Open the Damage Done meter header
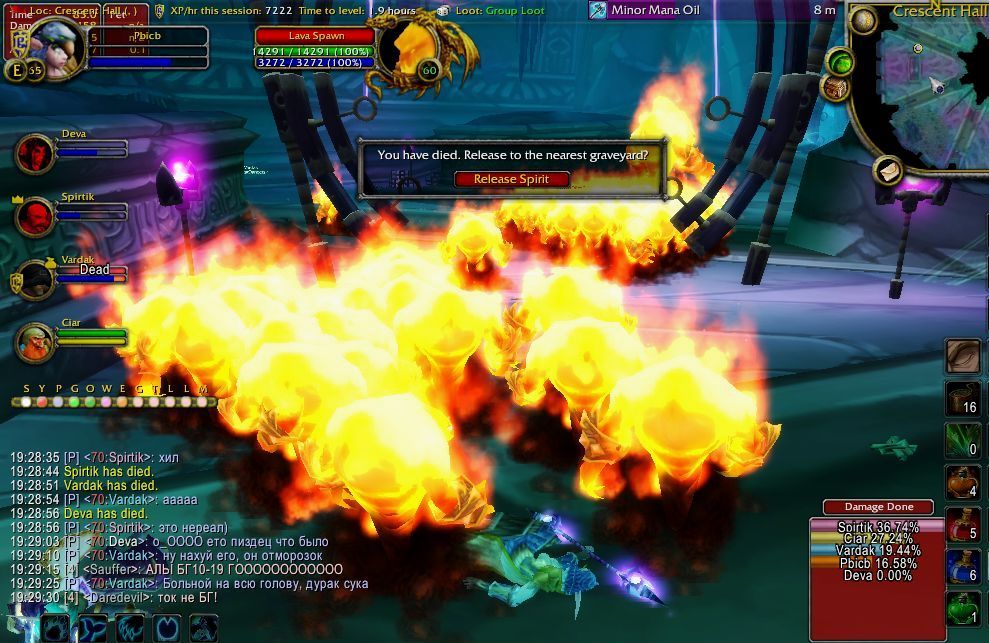The image size is (989, 643). pyautogui.click(x=877, y=507)
